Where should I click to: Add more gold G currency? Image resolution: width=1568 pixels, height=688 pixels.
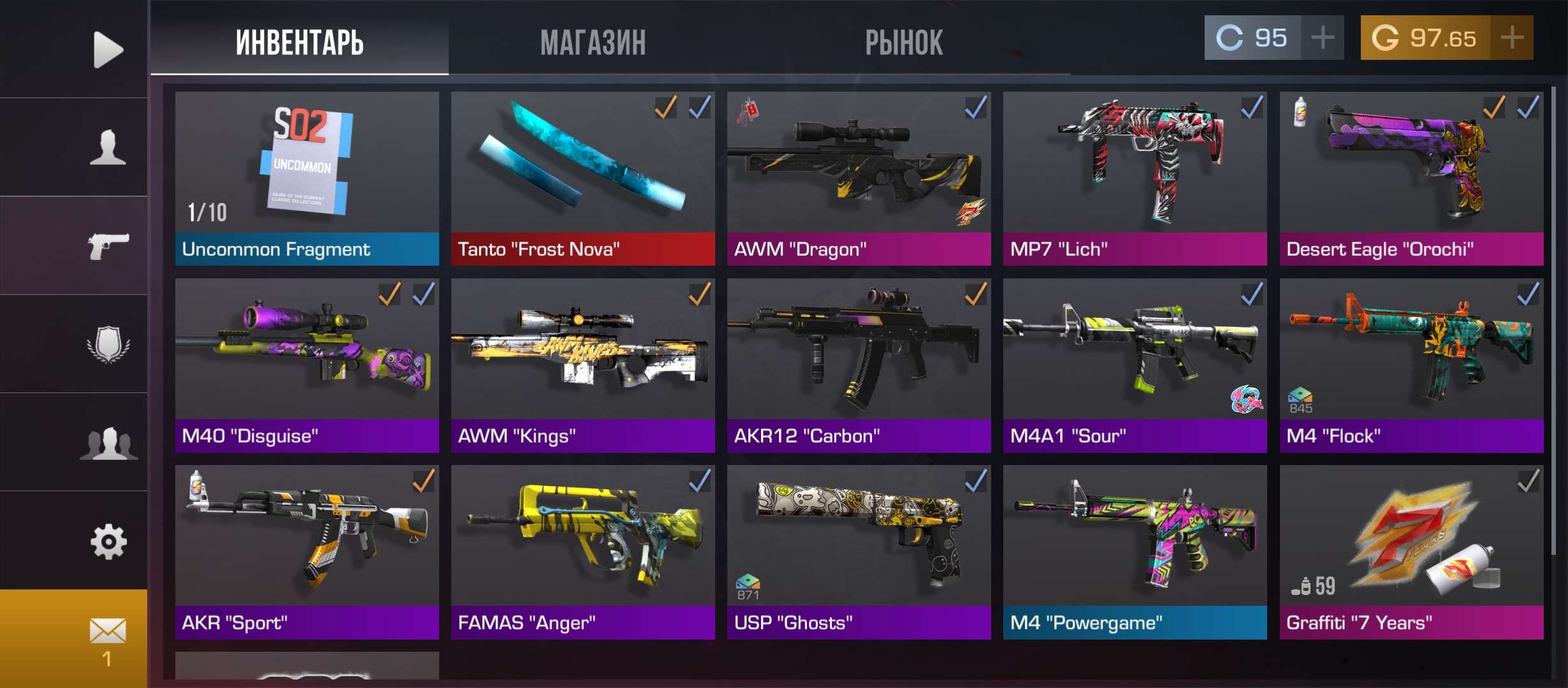(x=1512, y=38)
